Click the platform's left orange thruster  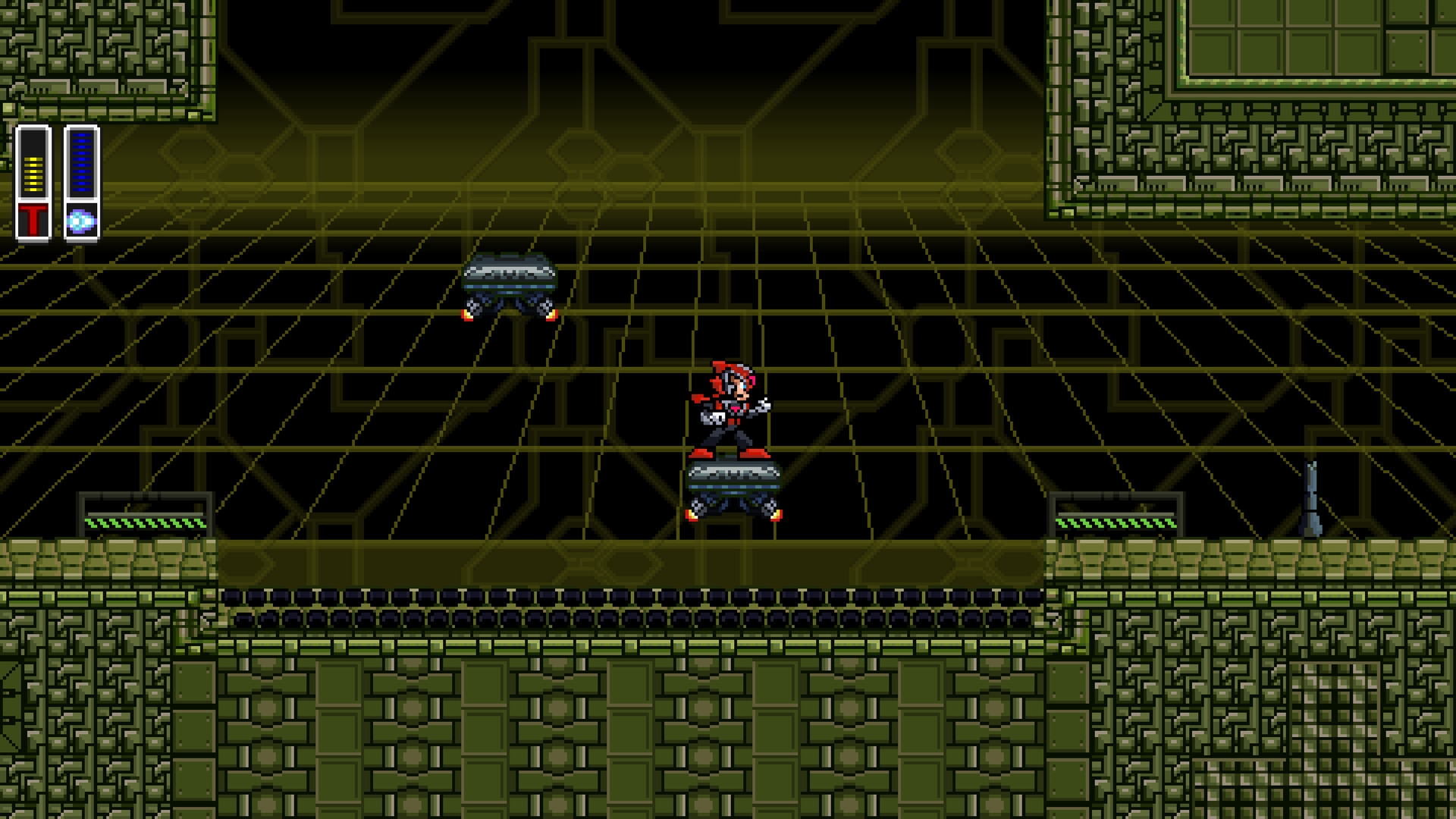tap(692, 518)
